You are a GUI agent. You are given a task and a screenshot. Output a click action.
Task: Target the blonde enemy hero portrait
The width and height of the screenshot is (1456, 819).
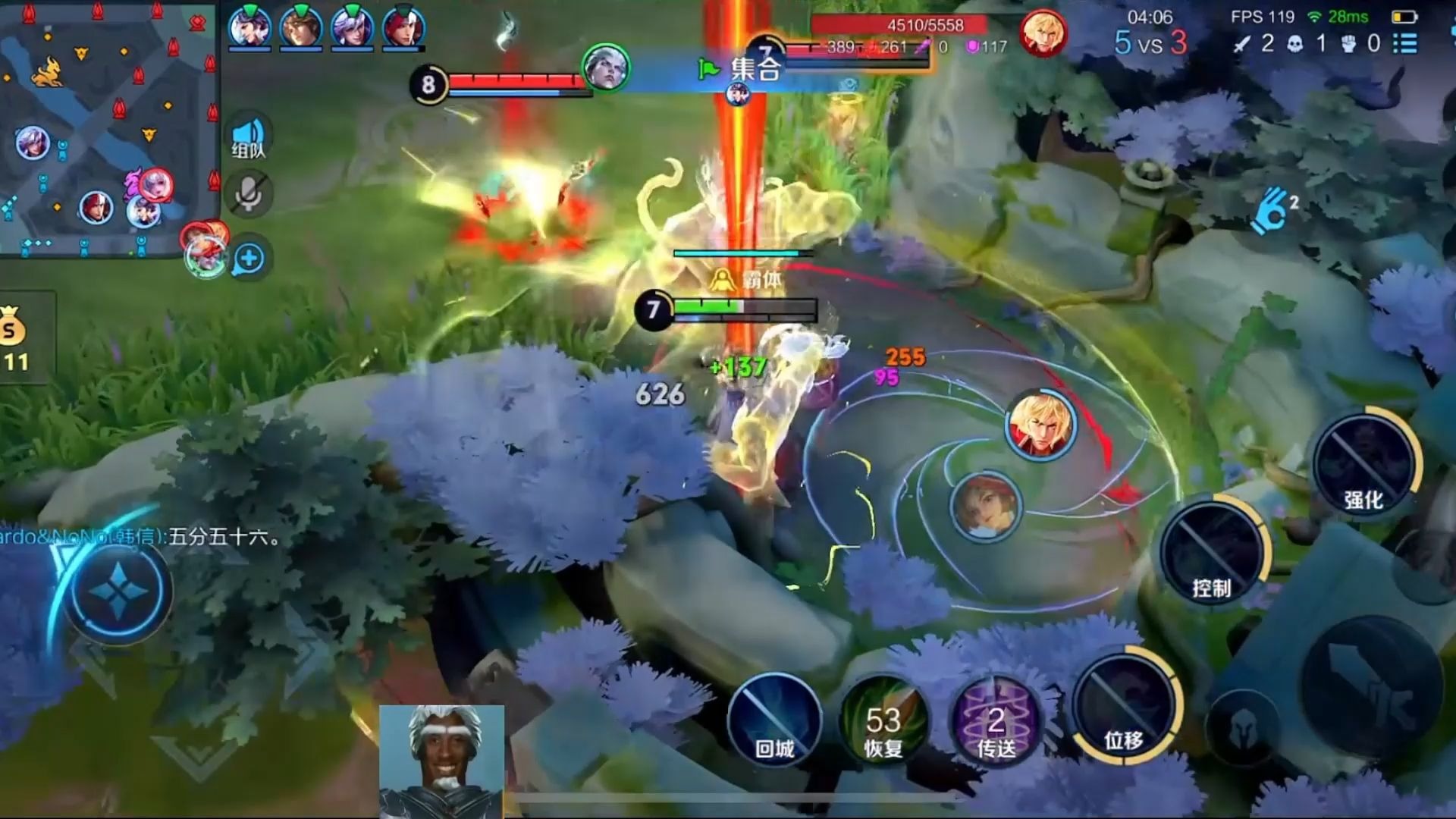(1040, 425)
